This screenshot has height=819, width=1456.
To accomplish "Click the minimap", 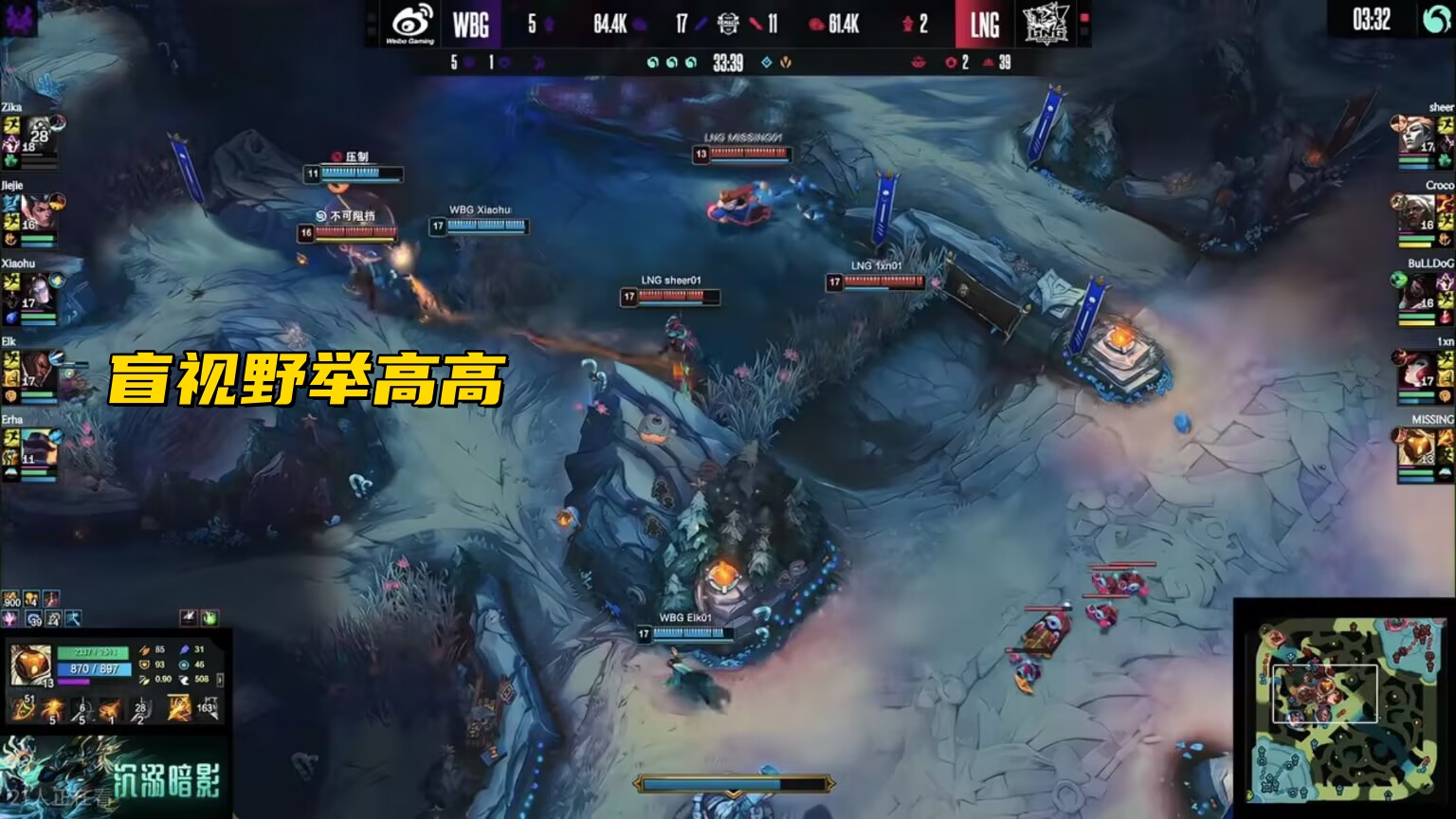I will [x=1343, y=709].
